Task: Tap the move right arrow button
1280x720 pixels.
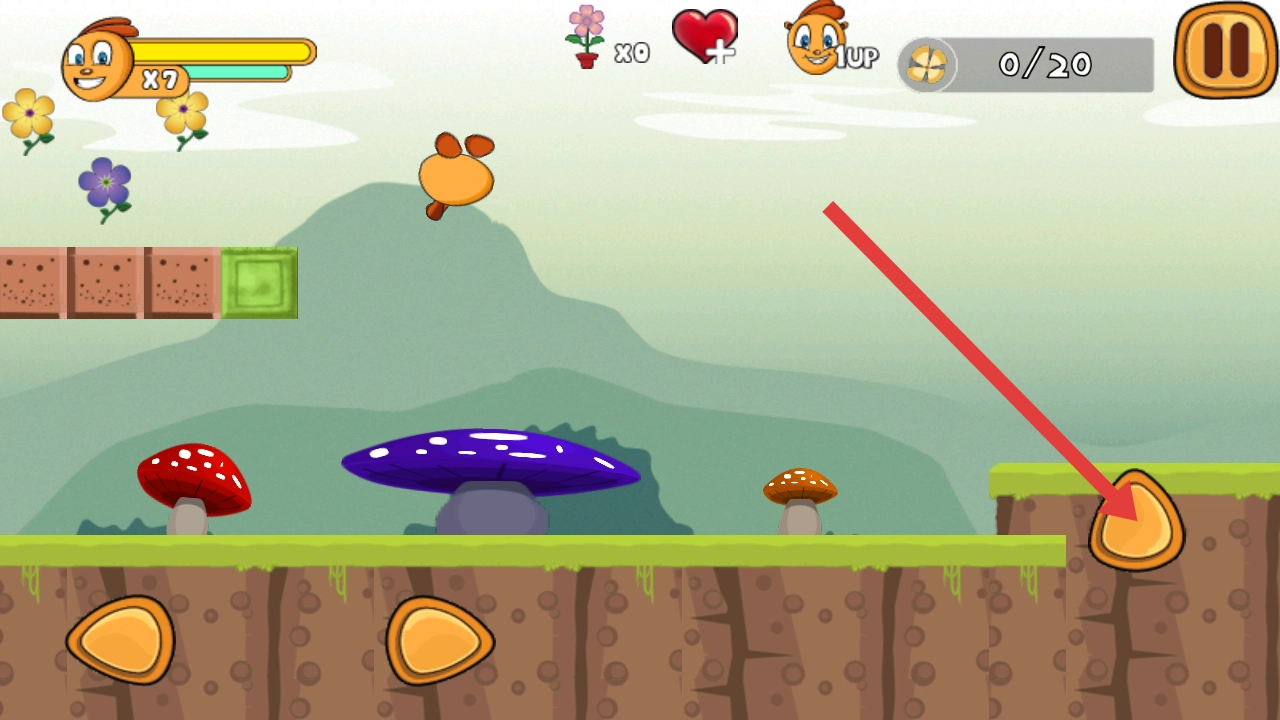Action: tap(440, 640)
